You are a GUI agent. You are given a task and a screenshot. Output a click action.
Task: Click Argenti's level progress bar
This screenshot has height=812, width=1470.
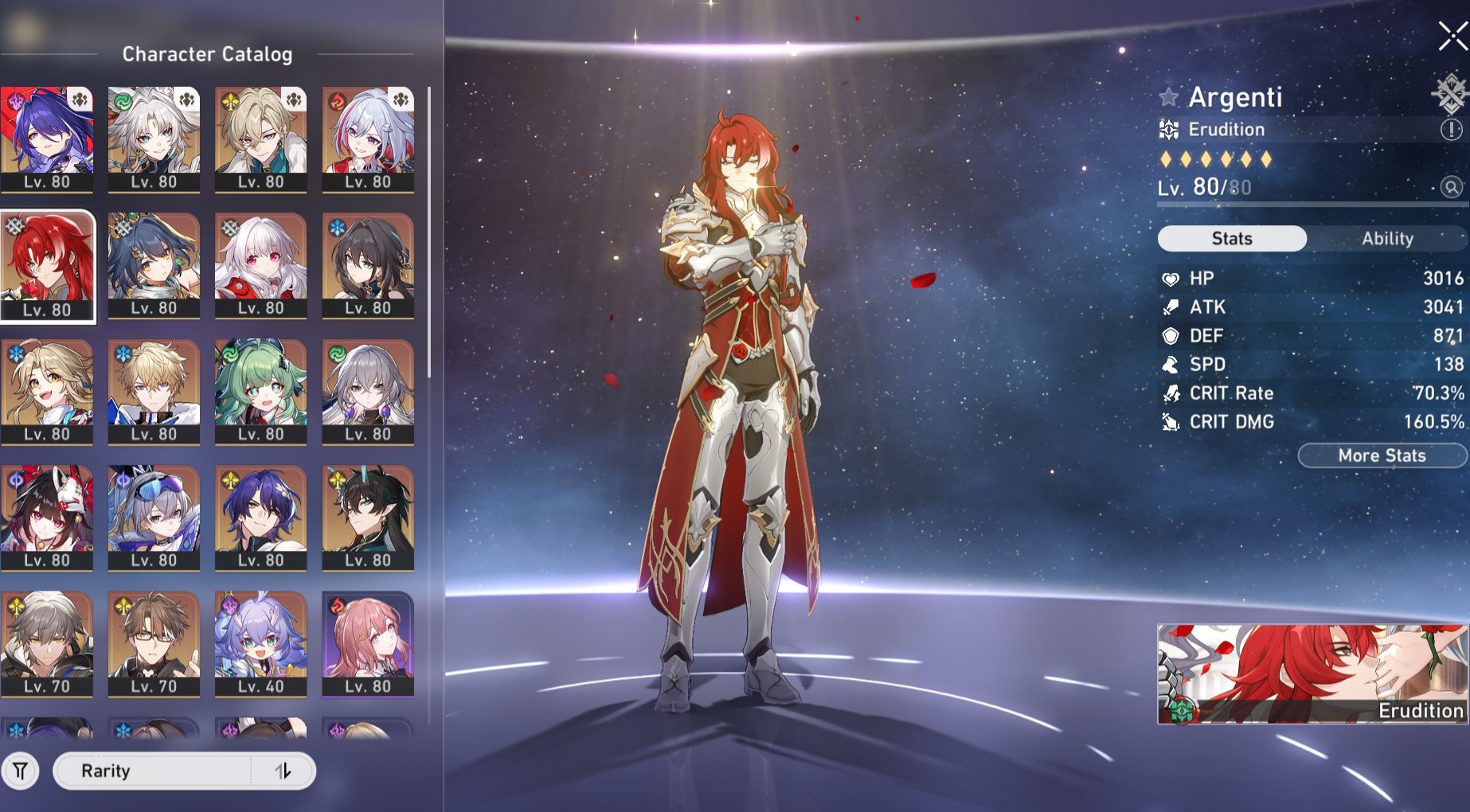point(1306,204)
